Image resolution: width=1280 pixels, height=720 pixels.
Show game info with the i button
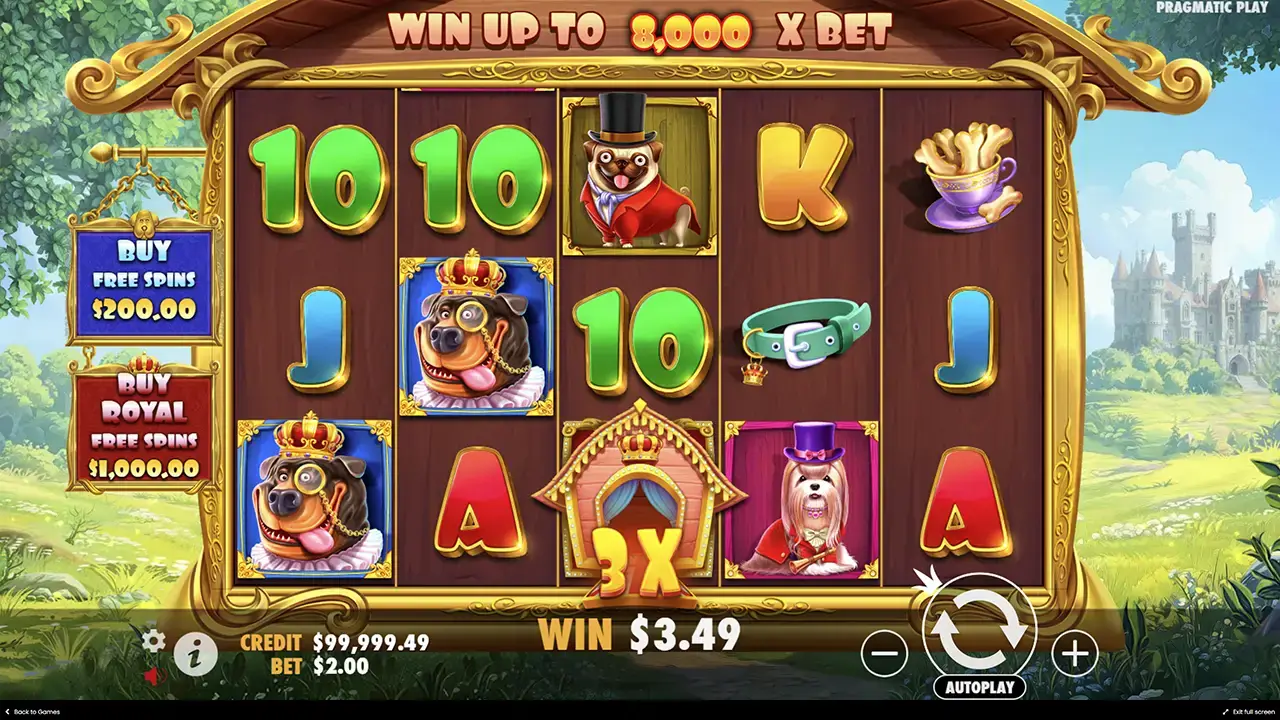point(196,655)
